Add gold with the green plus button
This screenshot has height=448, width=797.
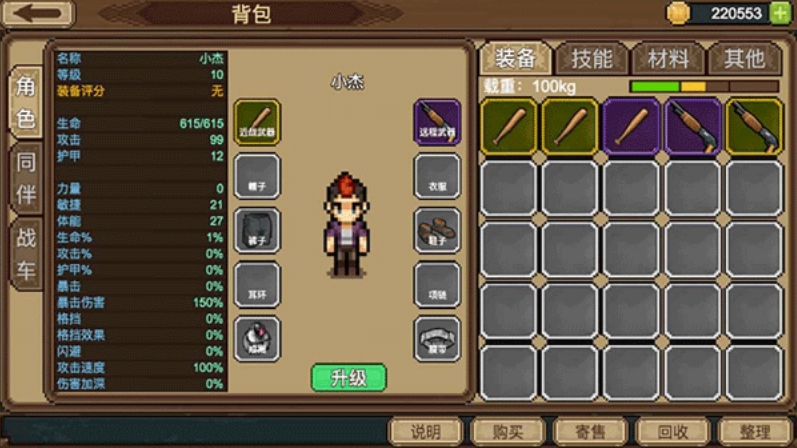779,13
